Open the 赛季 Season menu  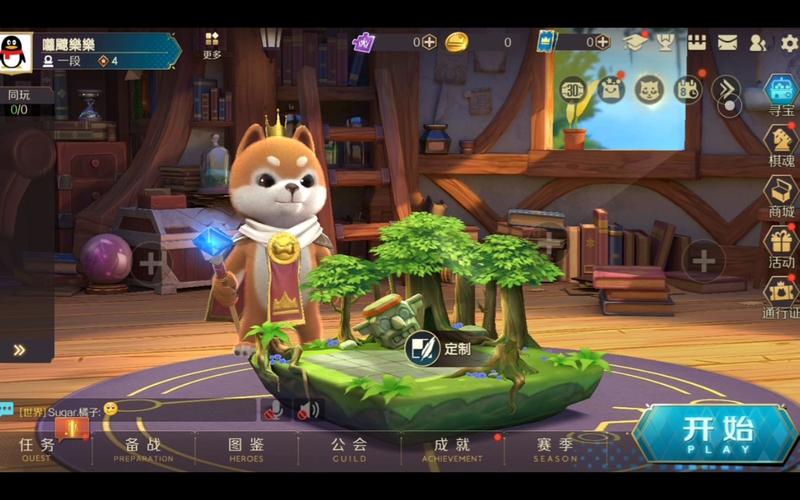point(555,448)
